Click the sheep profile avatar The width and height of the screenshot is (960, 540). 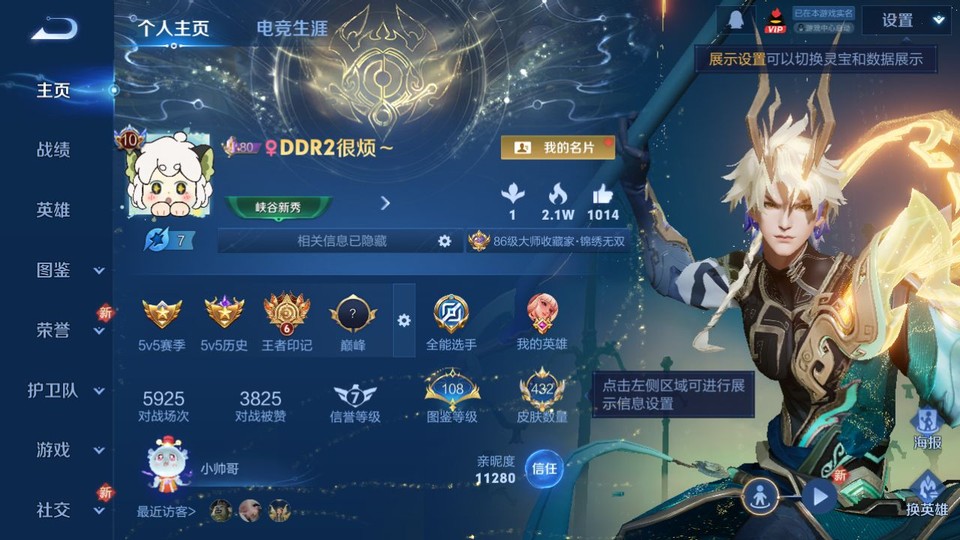point(163,178)
